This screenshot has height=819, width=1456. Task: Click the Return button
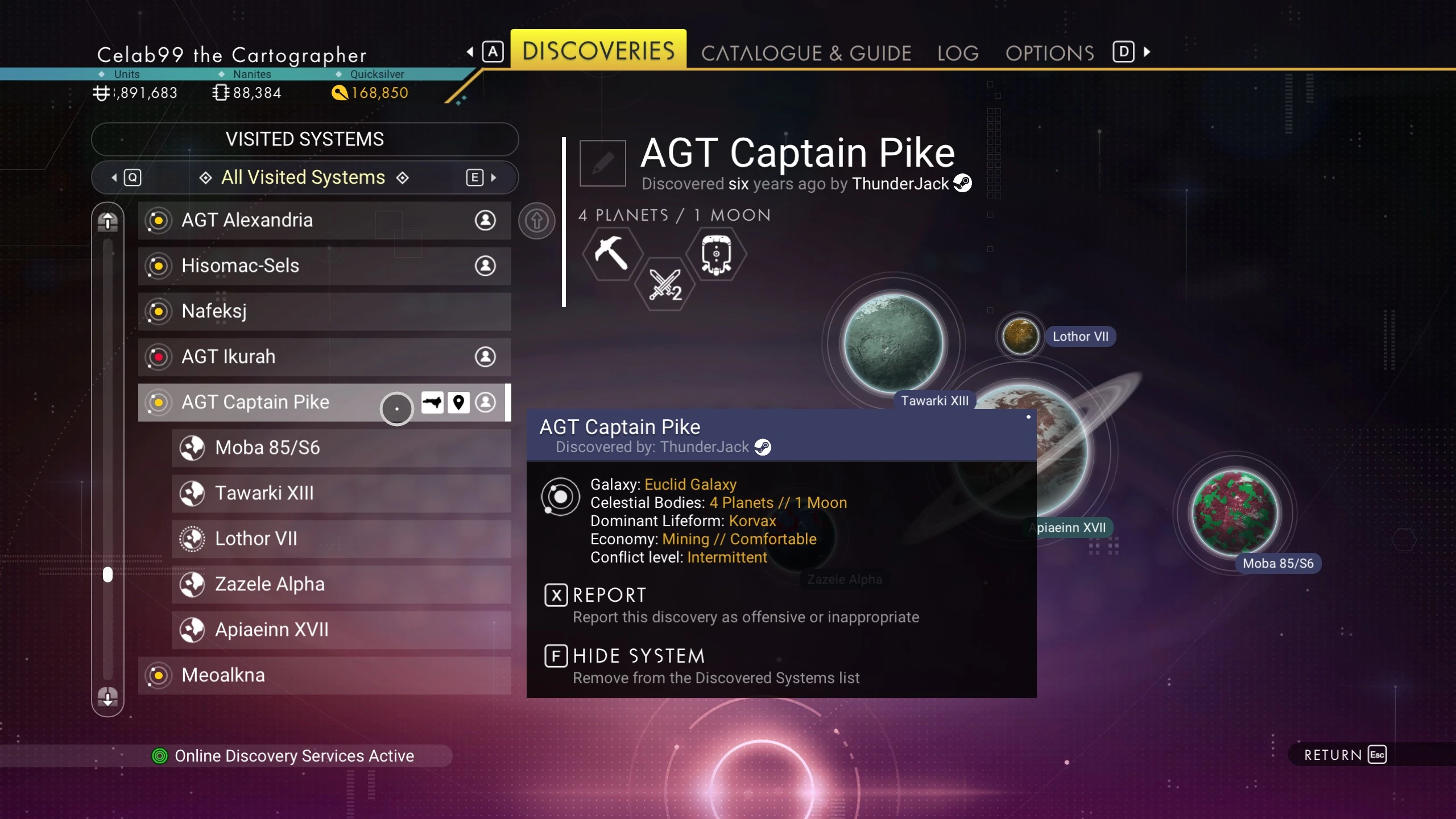pos(1345,755)
